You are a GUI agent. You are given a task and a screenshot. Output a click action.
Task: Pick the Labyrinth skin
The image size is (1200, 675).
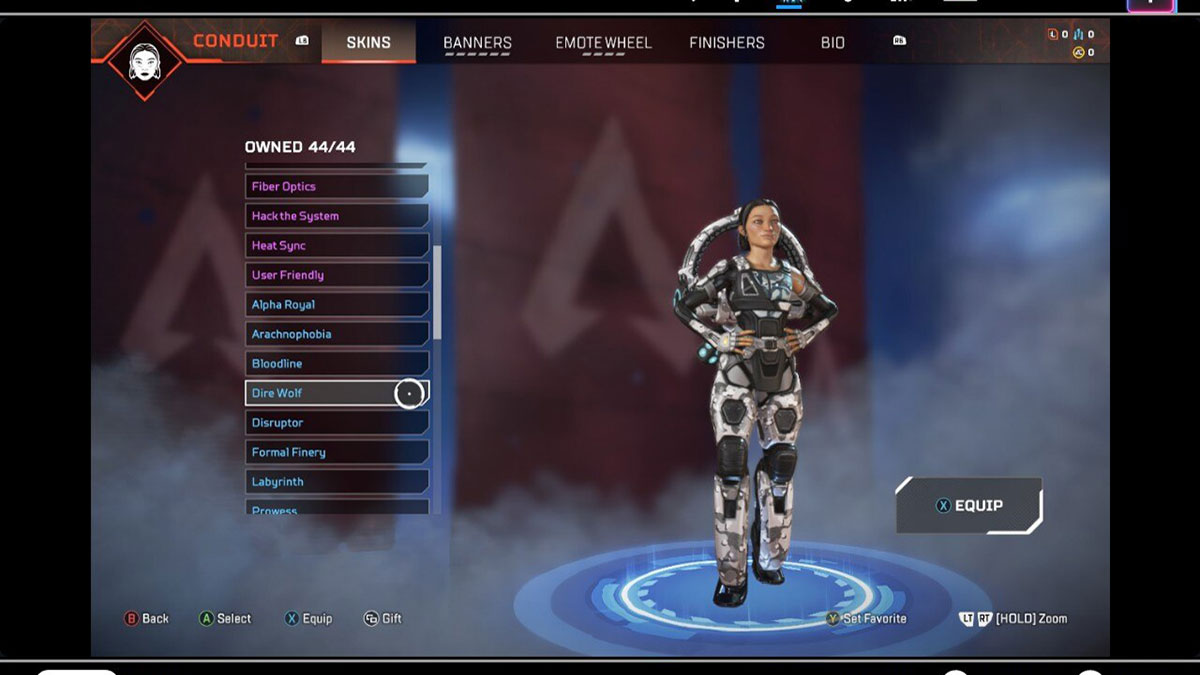tap(337, 482)
